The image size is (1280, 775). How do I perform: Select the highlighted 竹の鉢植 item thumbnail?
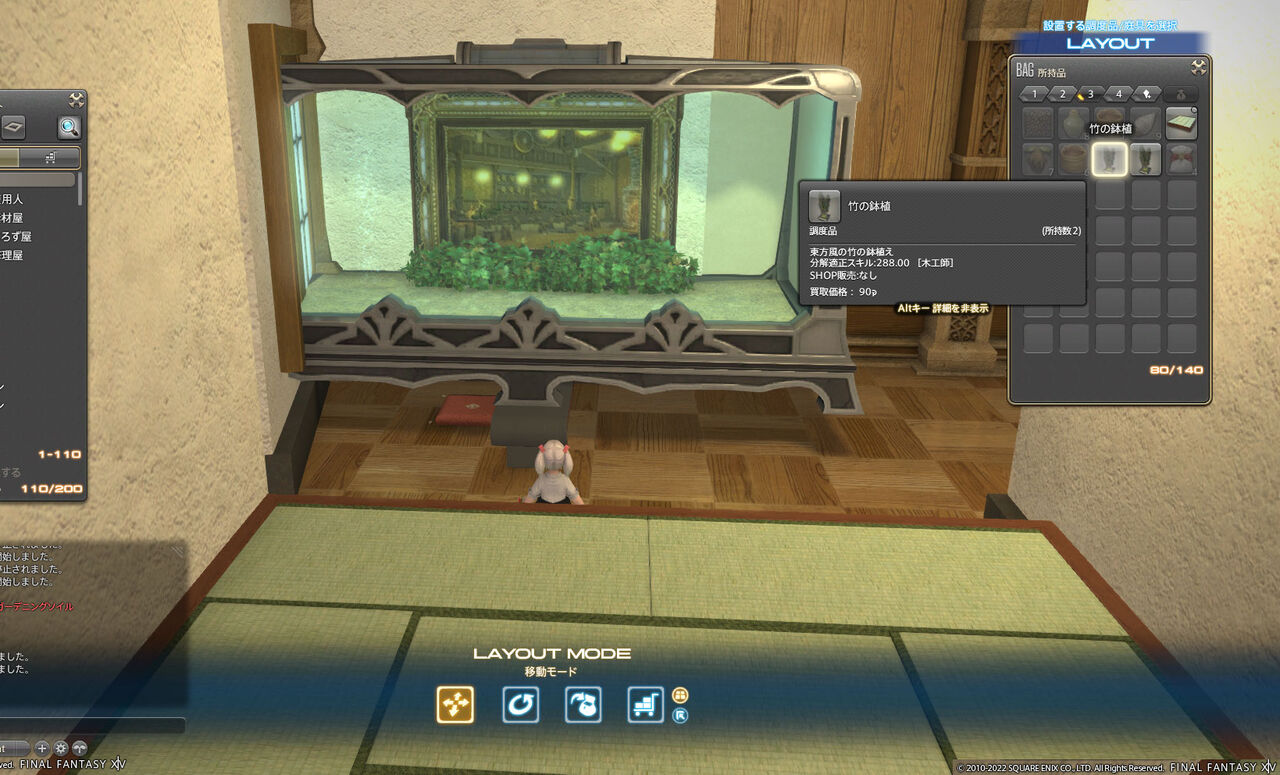(x=1111, y=160)
